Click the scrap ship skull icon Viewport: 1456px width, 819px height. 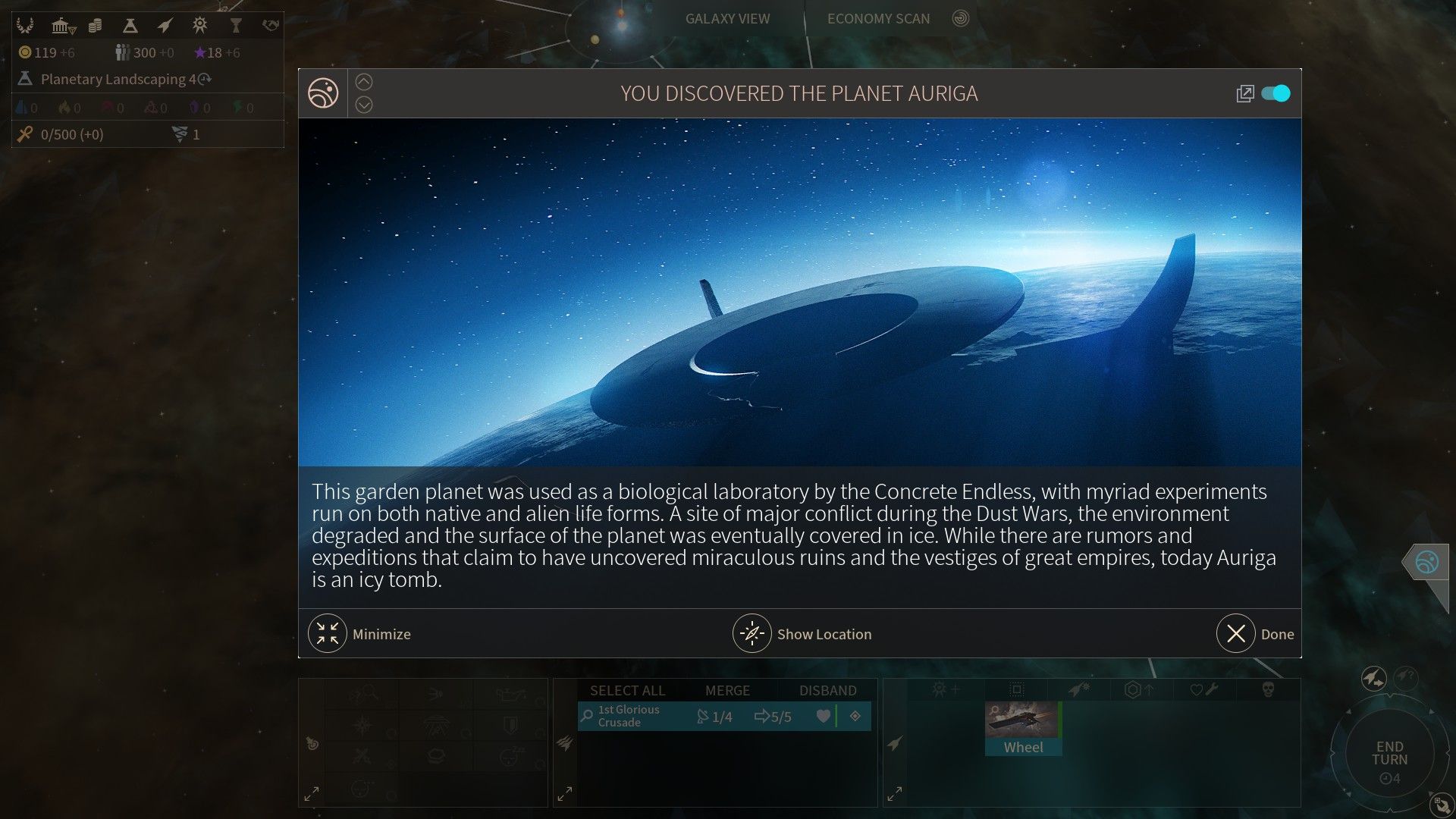click(x=1269, y=689)
